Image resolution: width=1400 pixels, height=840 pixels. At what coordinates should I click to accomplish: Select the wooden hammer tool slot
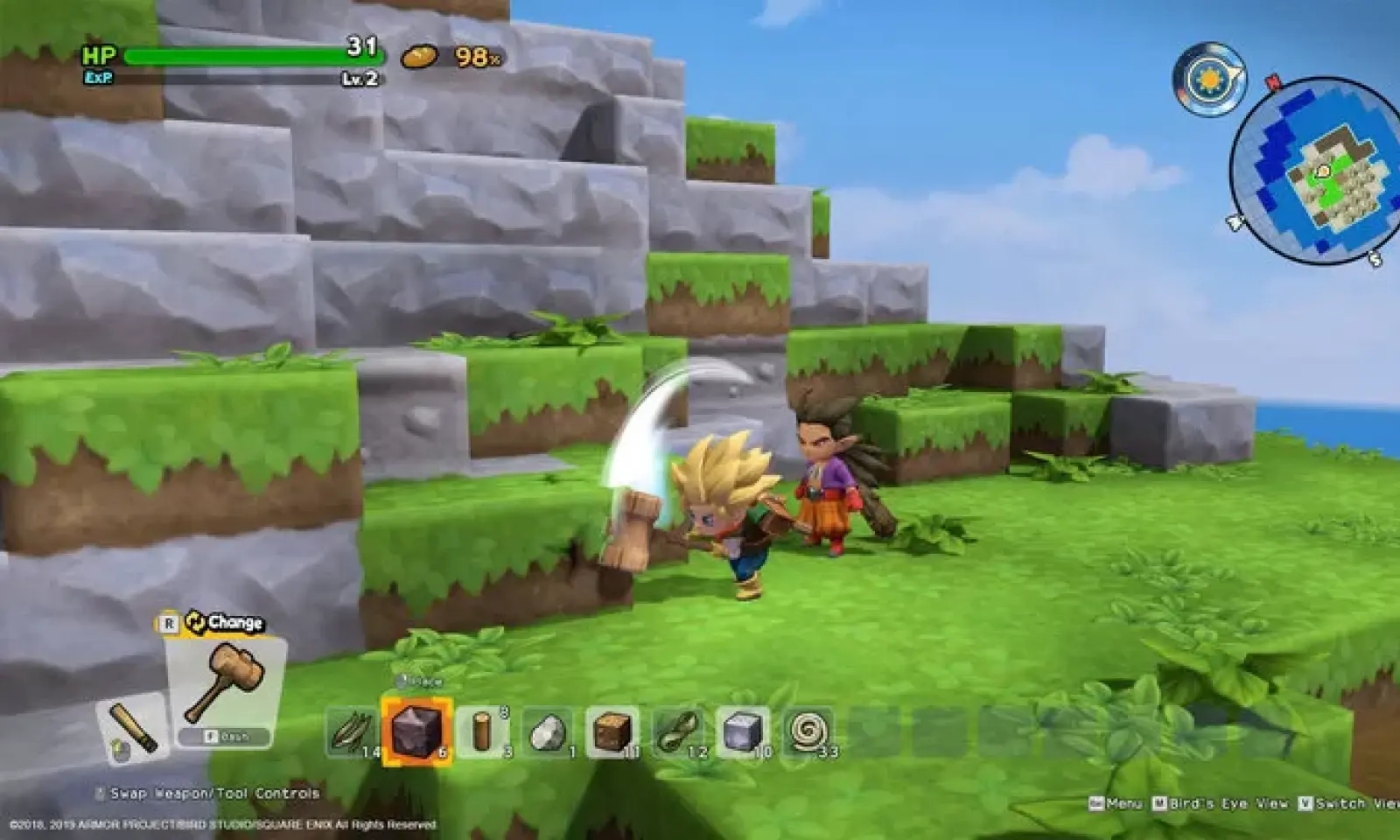(x=226, y=685)
